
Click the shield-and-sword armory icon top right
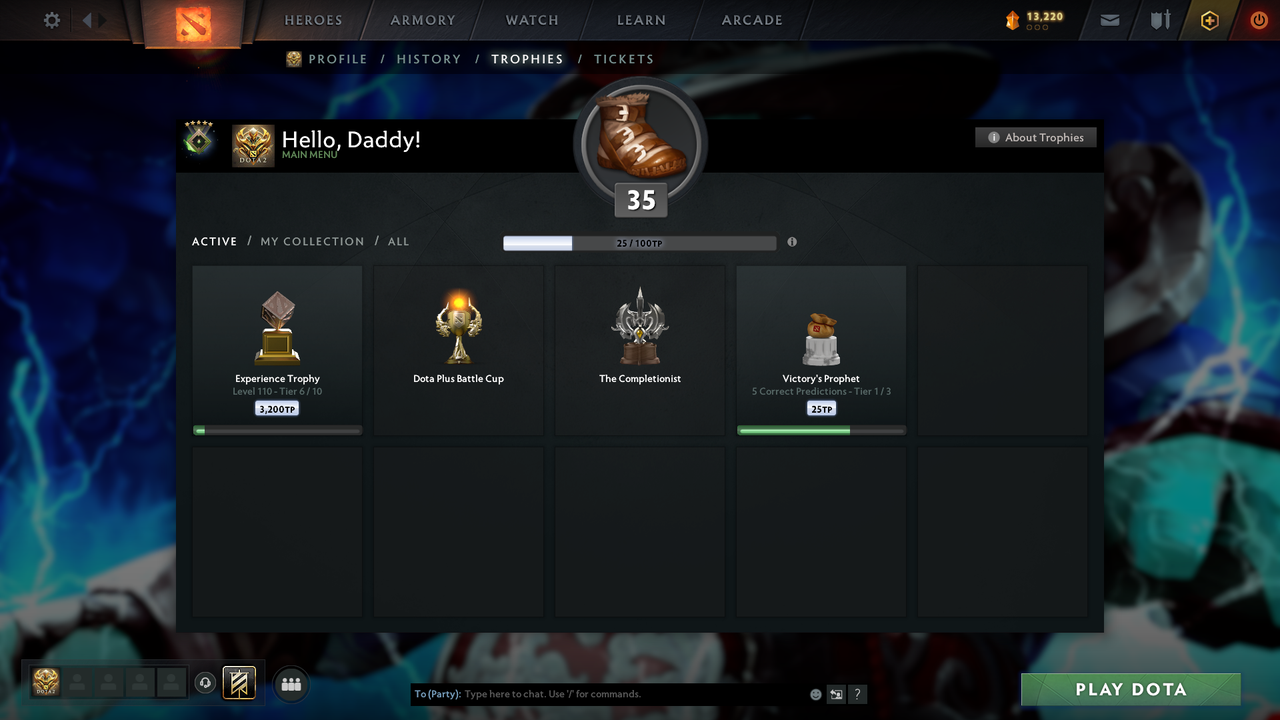[1159, 20]
